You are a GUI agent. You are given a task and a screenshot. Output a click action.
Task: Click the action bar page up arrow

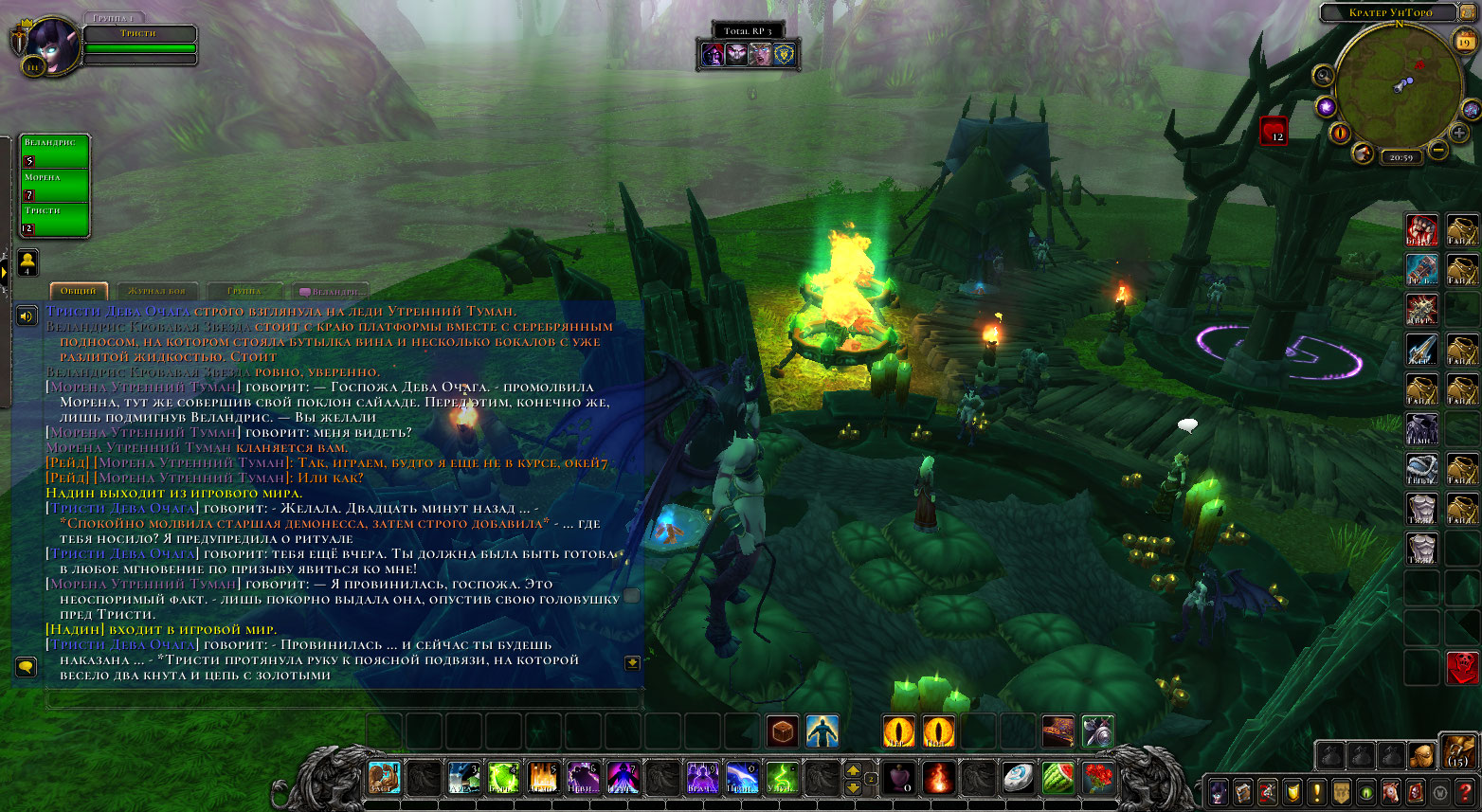click(x=853, y=770)
